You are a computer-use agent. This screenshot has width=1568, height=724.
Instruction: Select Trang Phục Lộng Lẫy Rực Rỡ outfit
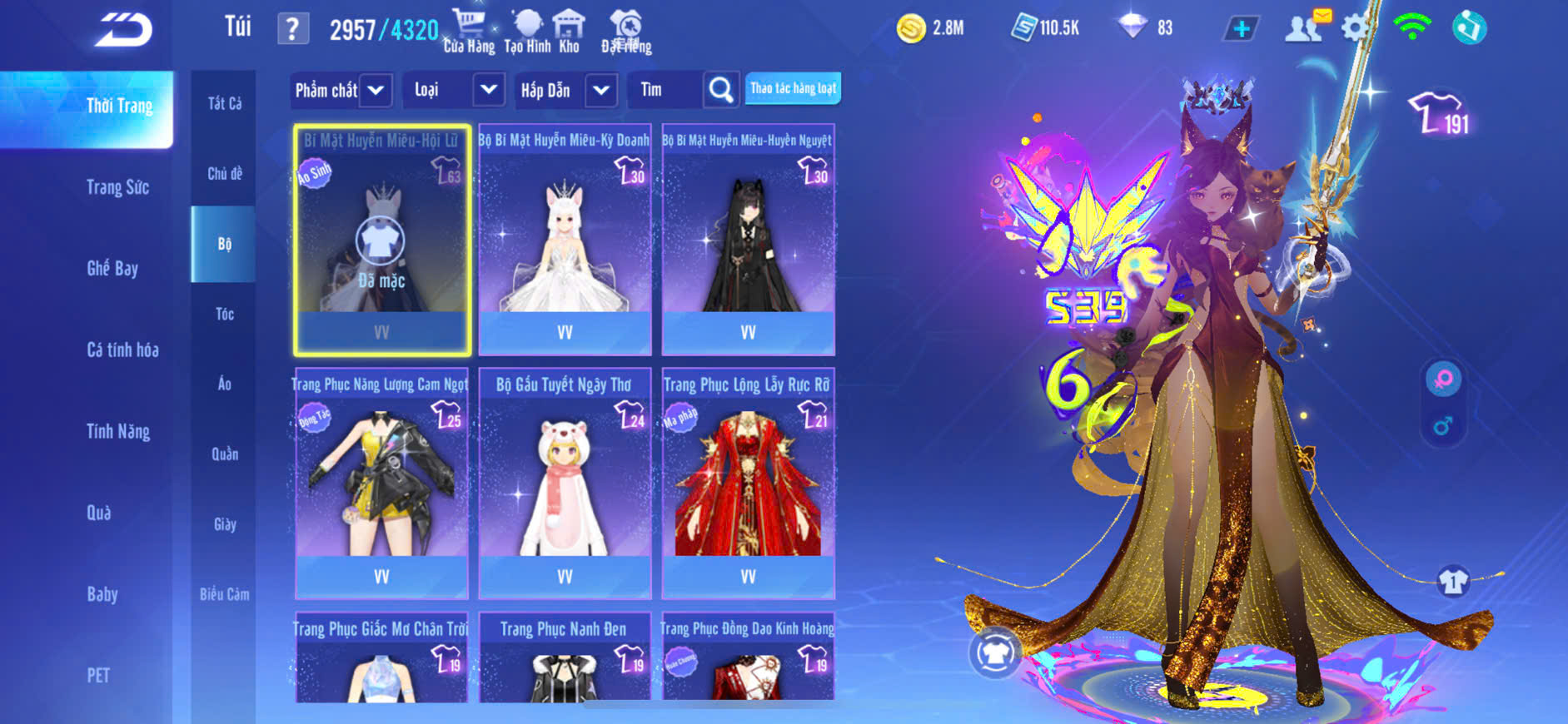pos(748,483)
